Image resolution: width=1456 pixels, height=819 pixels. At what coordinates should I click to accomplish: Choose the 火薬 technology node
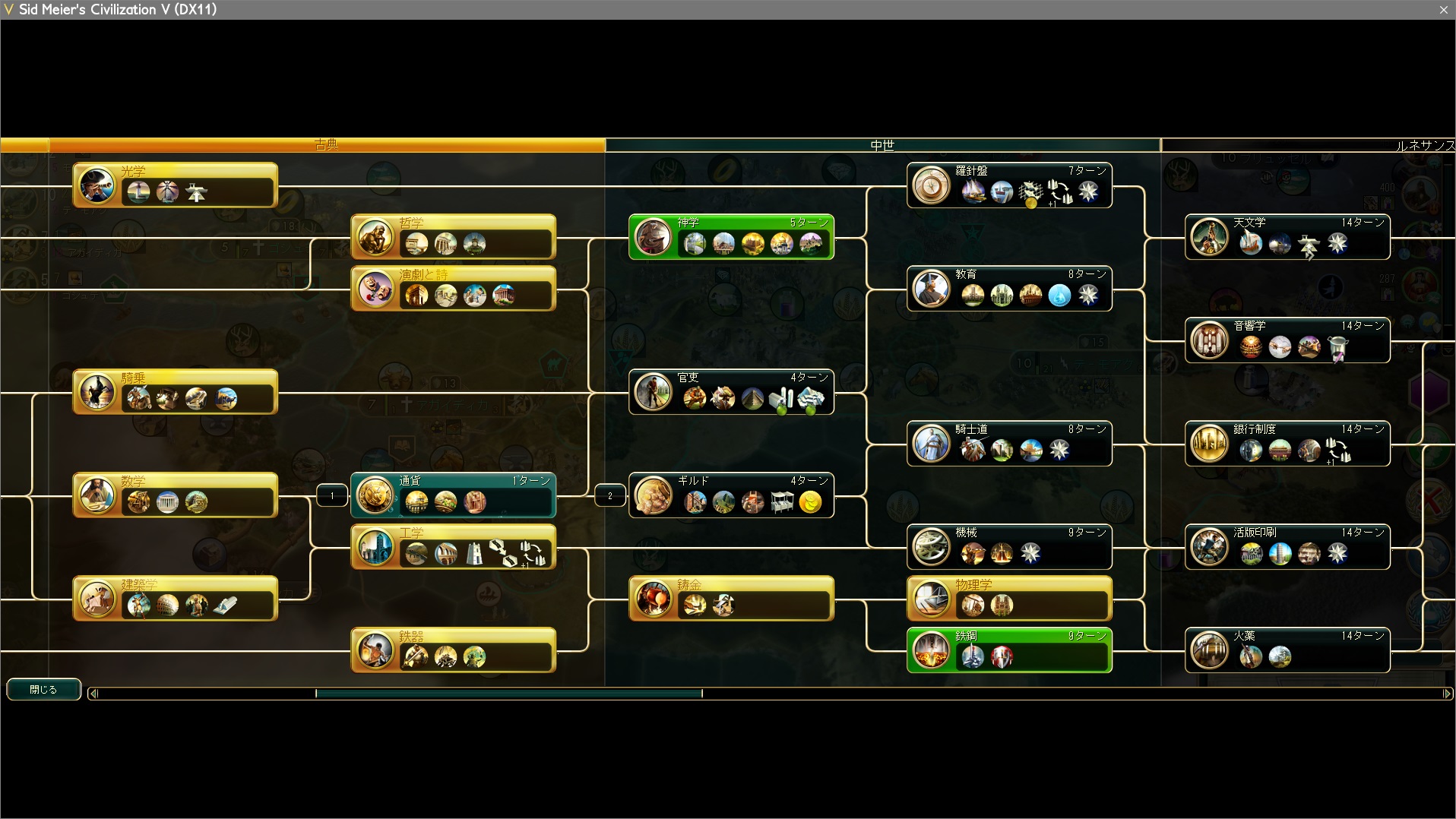(1287, 650)
